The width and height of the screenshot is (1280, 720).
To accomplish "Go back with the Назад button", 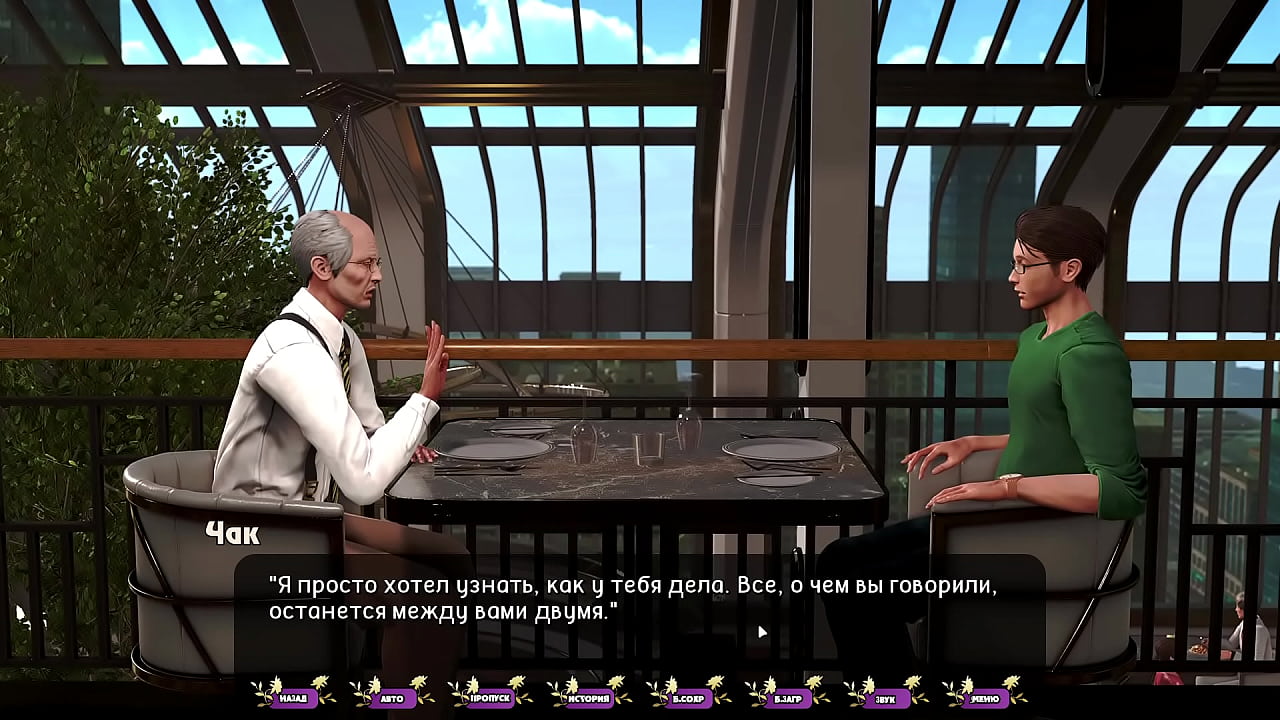I will (293, 698).
